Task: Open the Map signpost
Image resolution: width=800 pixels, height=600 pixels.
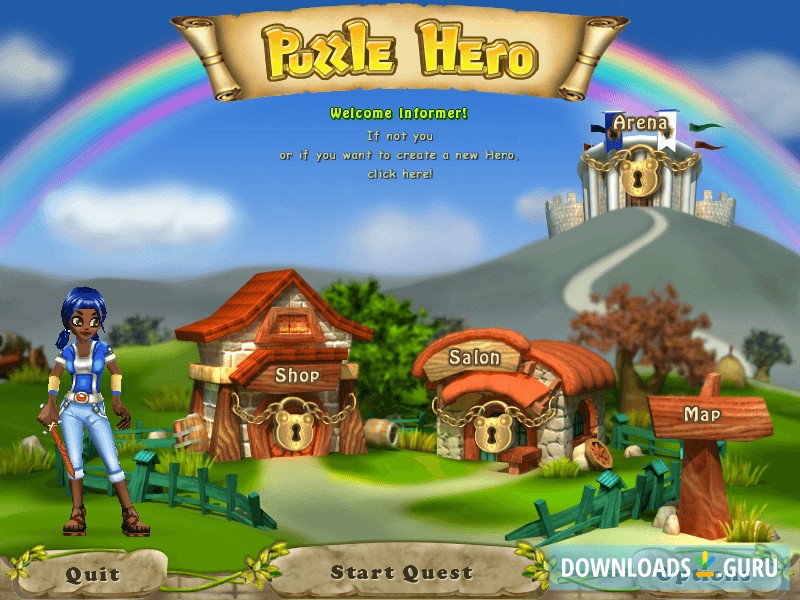Action: 709,413
